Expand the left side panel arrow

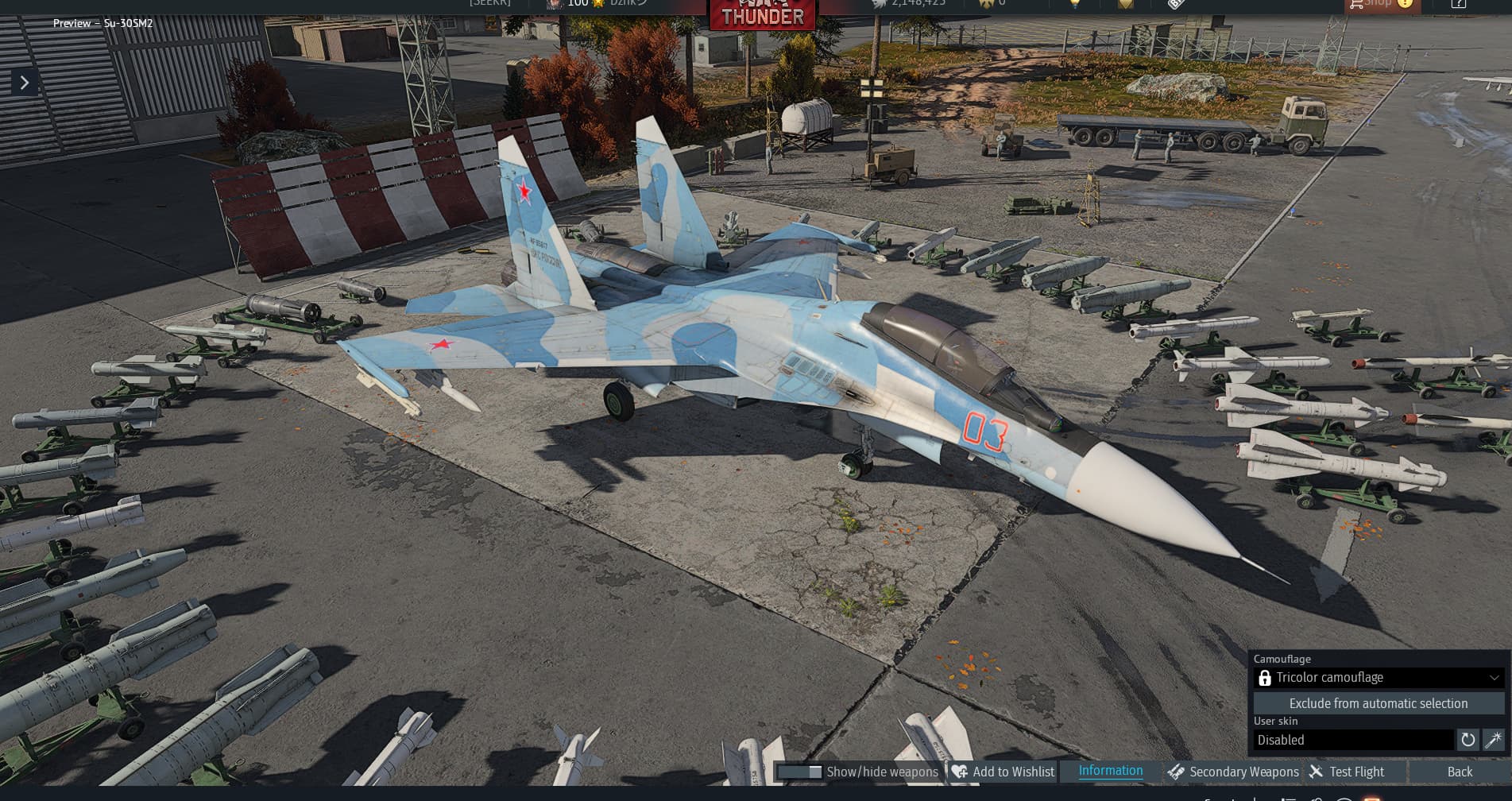click(x=25, y=83)
